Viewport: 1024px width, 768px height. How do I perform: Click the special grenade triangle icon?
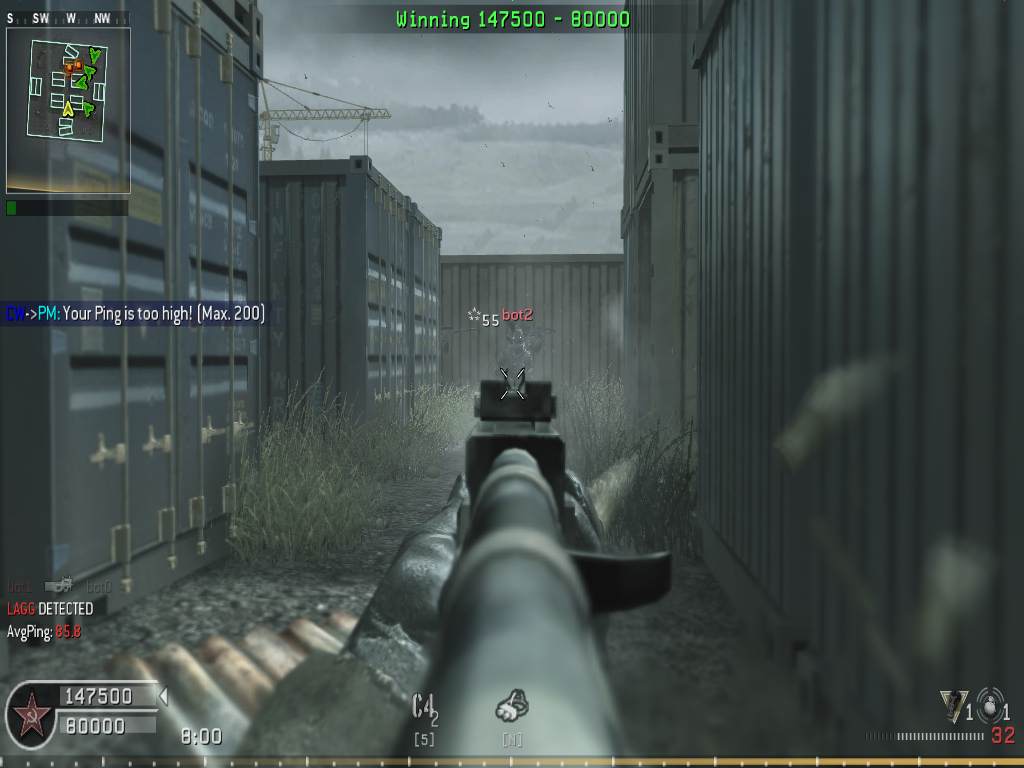click(x=953, y=705)
